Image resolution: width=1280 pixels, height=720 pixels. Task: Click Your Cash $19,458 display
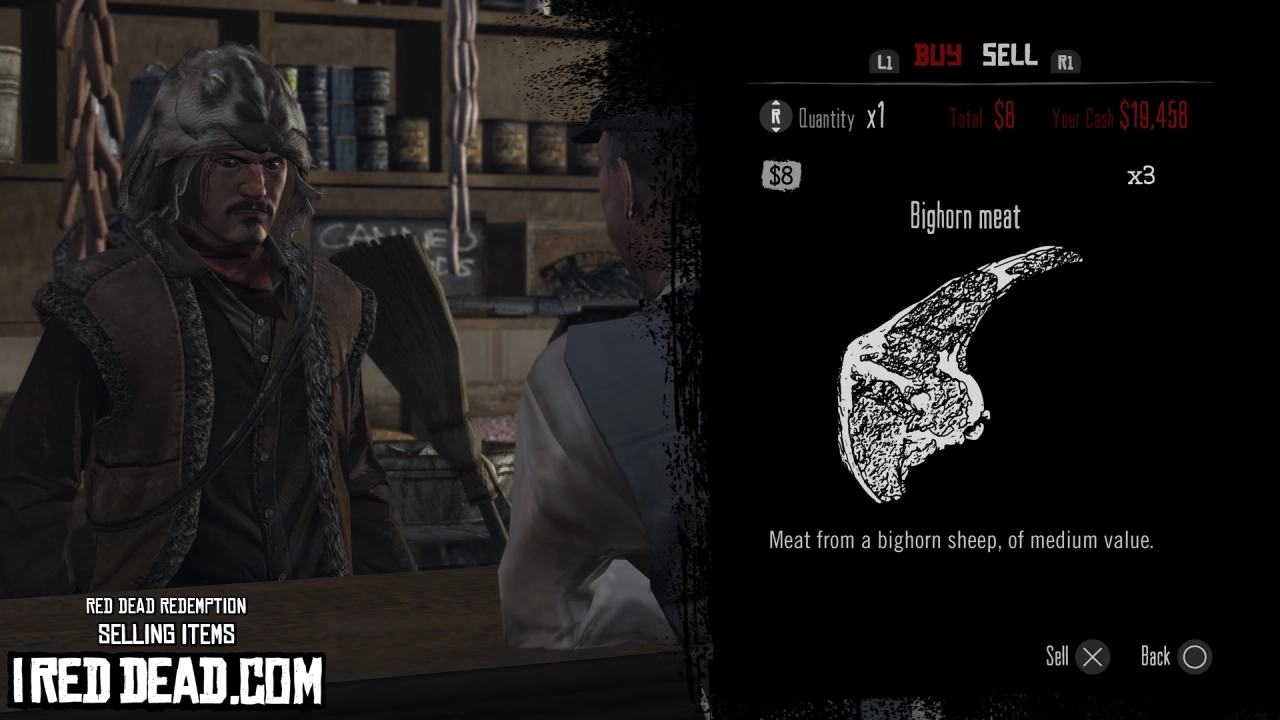click(1120, 116)
